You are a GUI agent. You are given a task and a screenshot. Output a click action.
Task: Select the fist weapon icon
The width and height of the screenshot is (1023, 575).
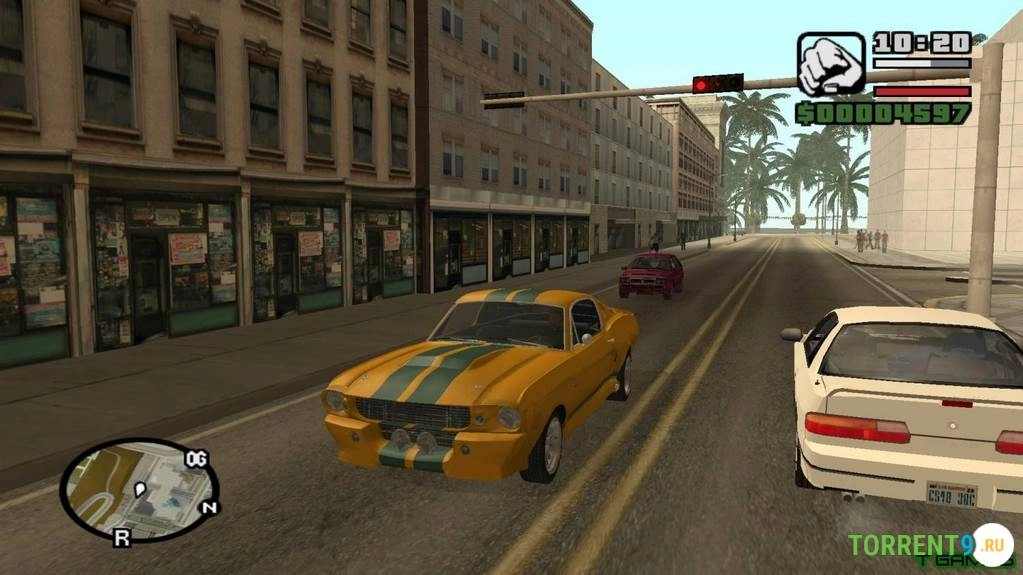point(831,64)
